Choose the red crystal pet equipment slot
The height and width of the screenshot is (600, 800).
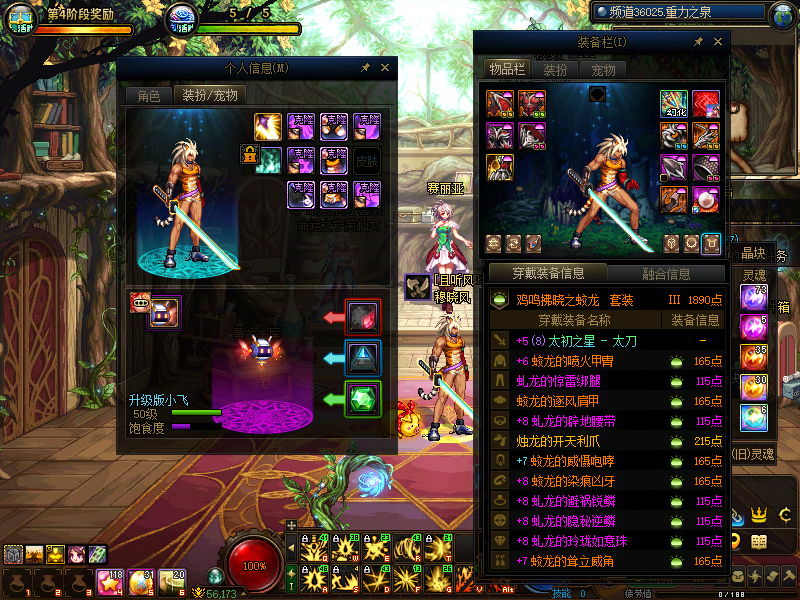click(362, 317)
